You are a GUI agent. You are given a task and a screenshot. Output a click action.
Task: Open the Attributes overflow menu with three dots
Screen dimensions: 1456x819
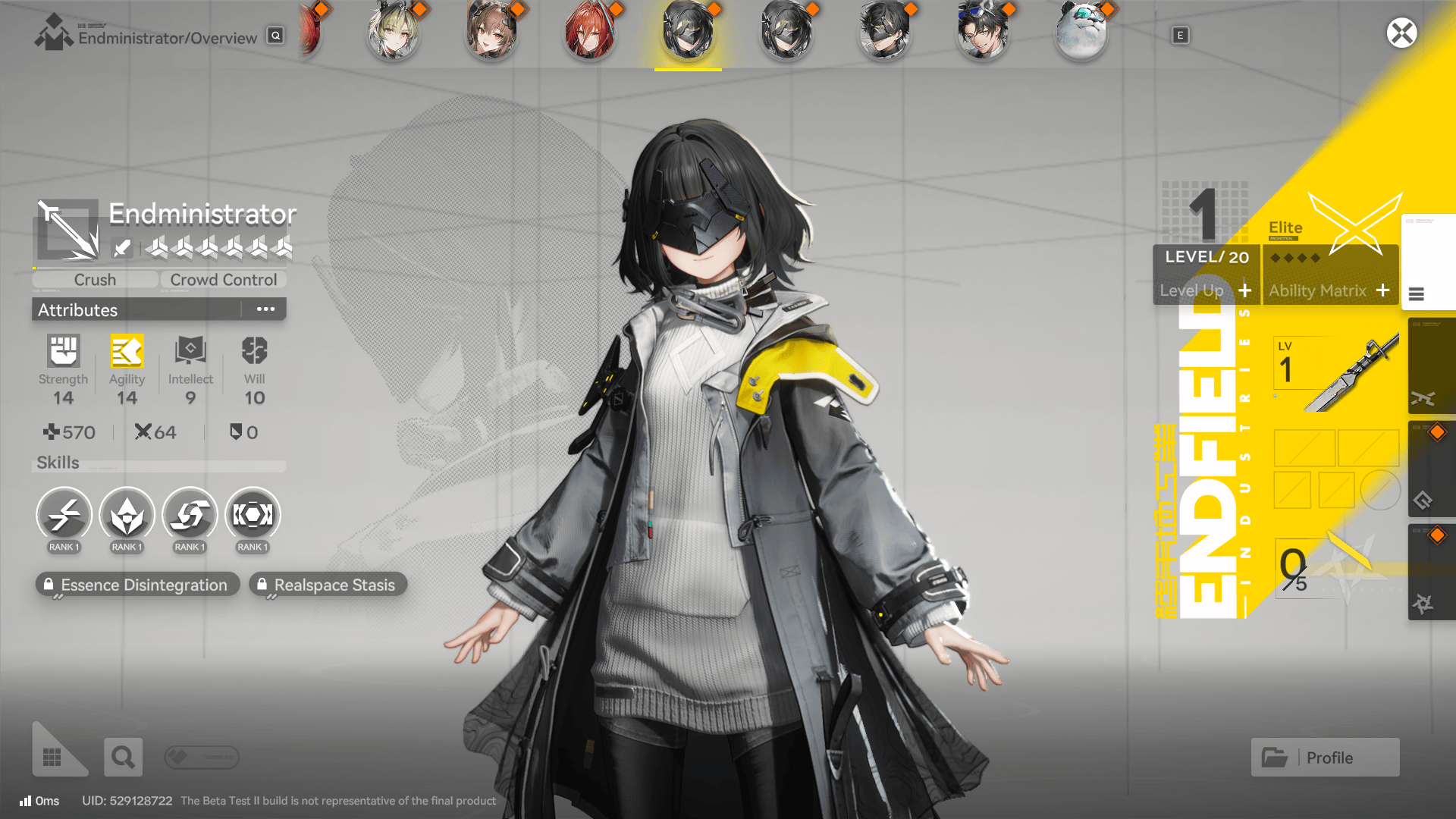pyautogui.click(x=265, y=309)
